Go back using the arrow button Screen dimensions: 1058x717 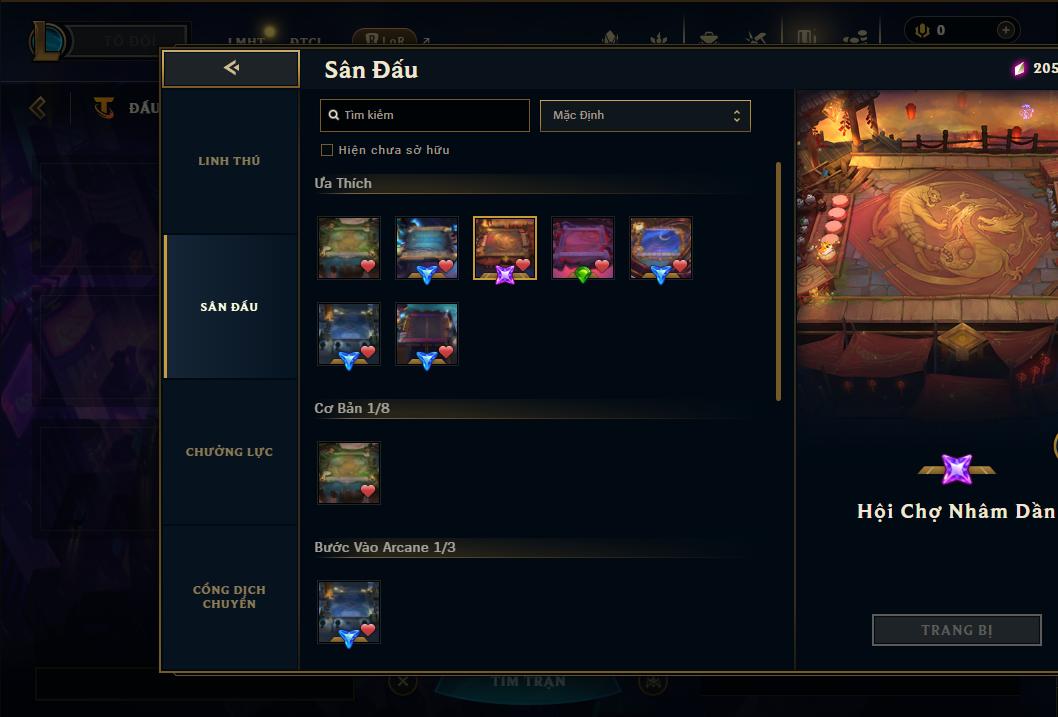coord(231,68)
